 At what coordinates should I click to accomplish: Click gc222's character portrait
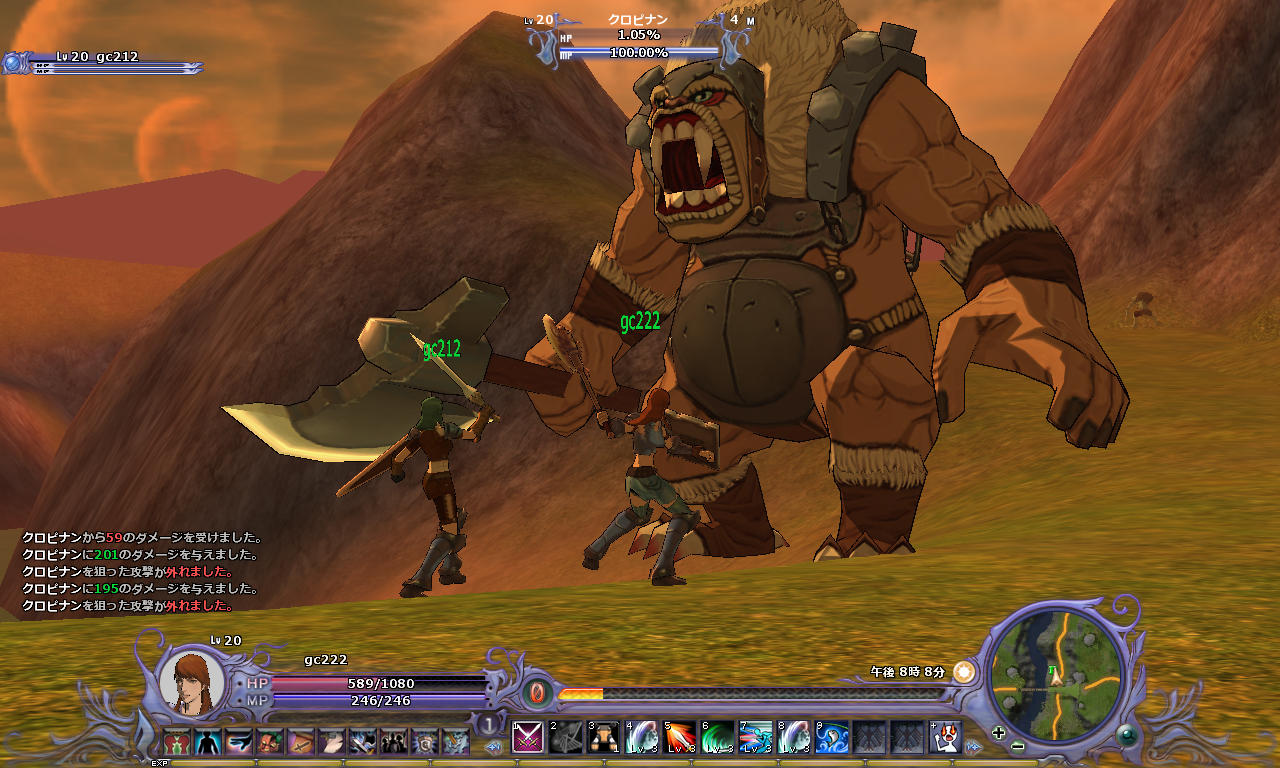click(x=192, y=682)
